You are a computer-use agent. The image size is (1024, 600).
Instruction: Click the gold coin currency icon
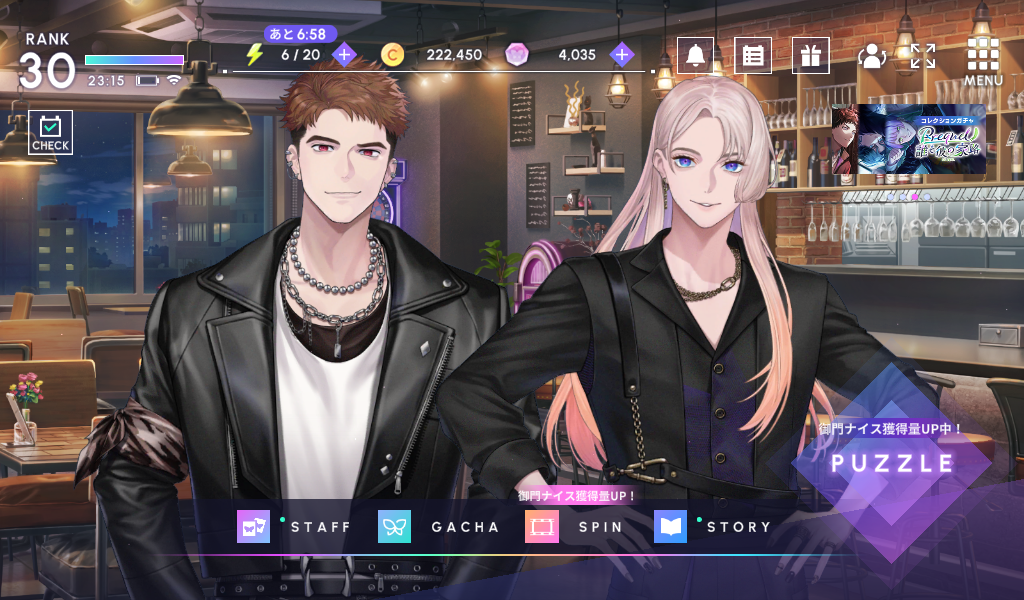[393, 55]
